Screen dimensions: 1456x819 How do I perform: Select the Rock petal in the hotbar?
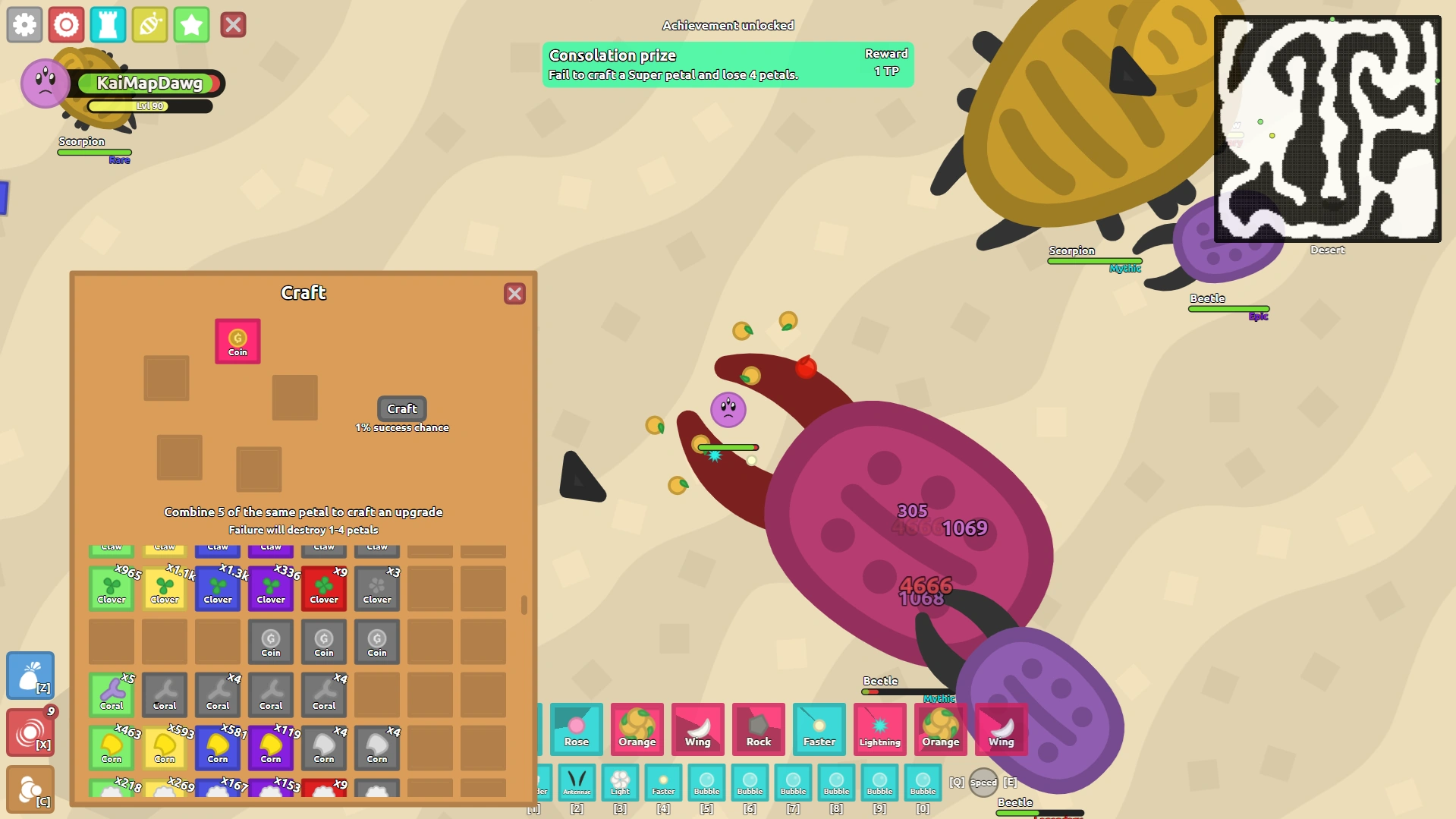coord(758,729)
